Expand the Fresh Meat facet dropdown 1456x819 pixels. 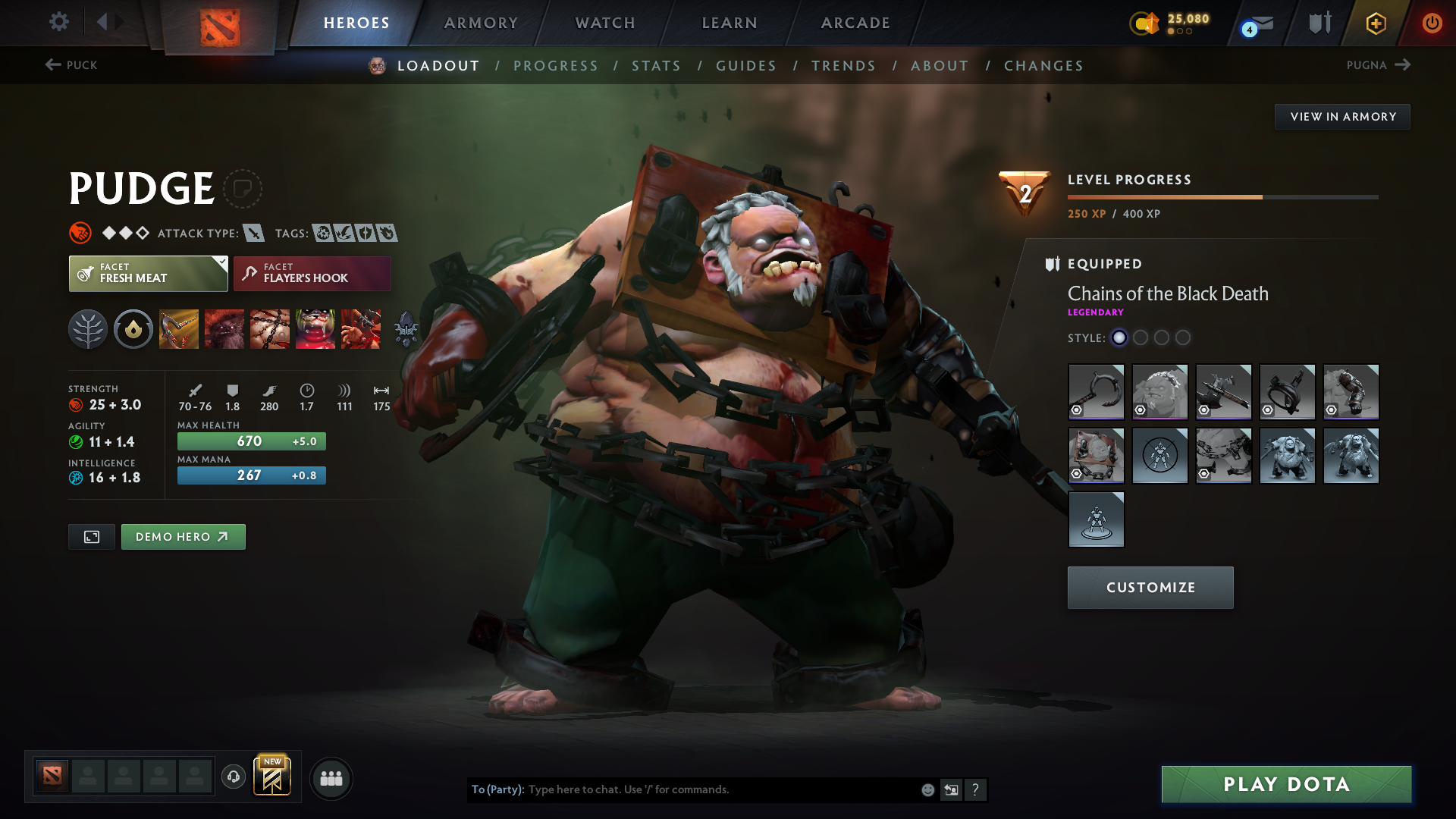pos(221,261)
